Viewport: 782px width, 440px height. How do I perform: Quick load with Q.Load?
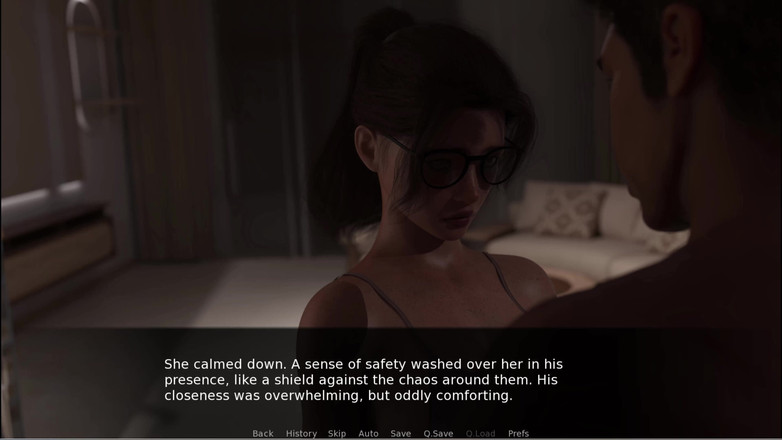pyautogui.click(x=480, y=433)
